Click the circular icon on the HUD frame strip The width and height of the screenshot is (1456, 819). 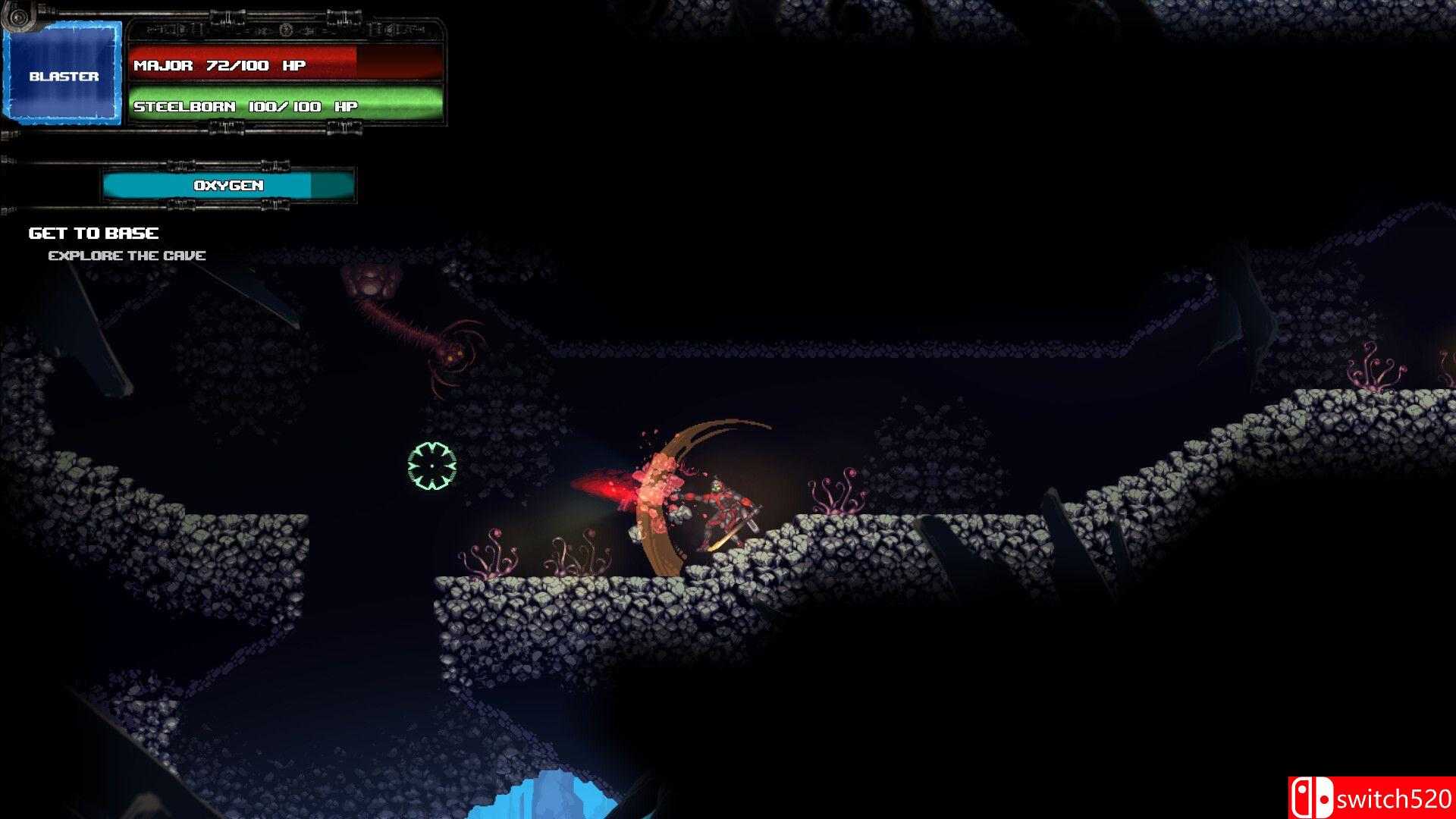click(287, 31)
